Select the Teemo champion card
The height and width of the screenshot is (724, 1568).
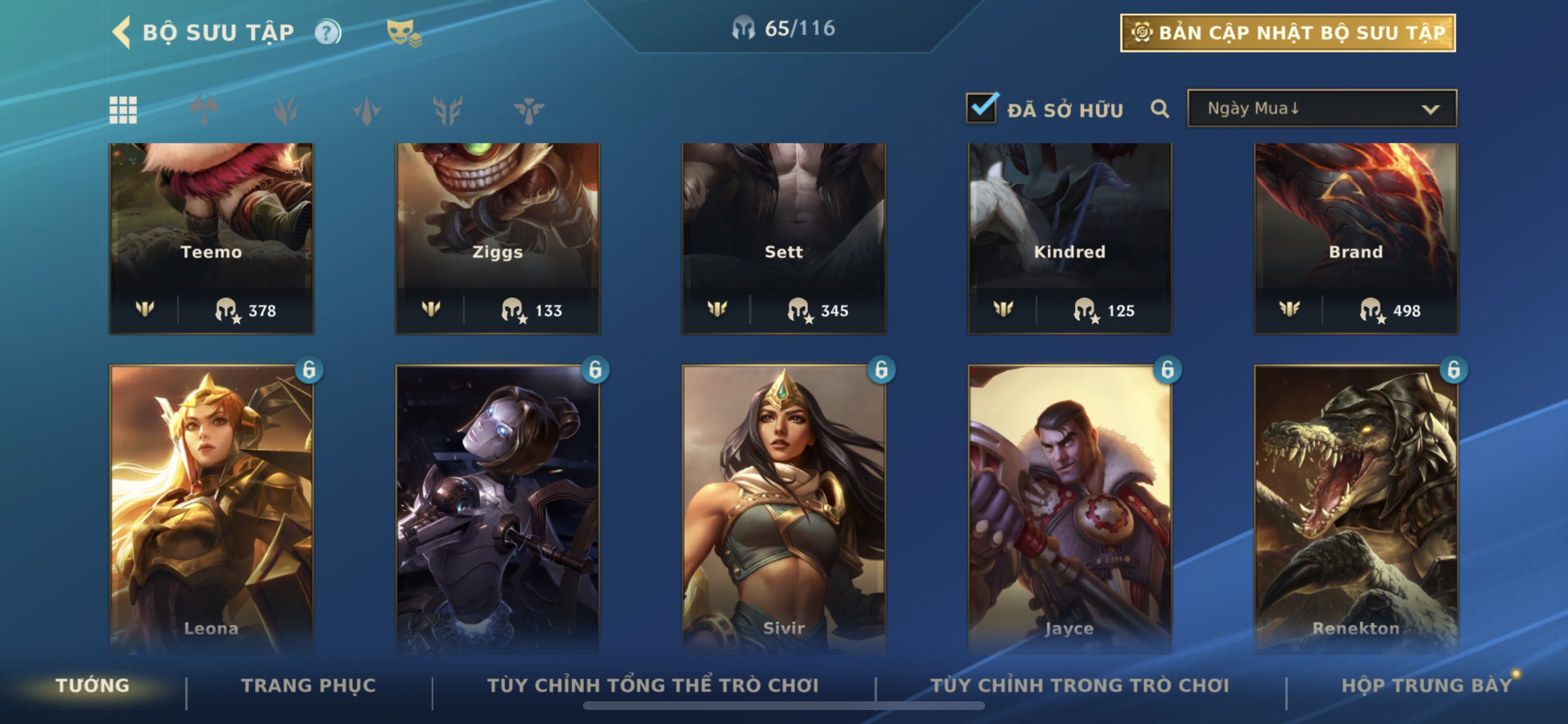(211, 237)
